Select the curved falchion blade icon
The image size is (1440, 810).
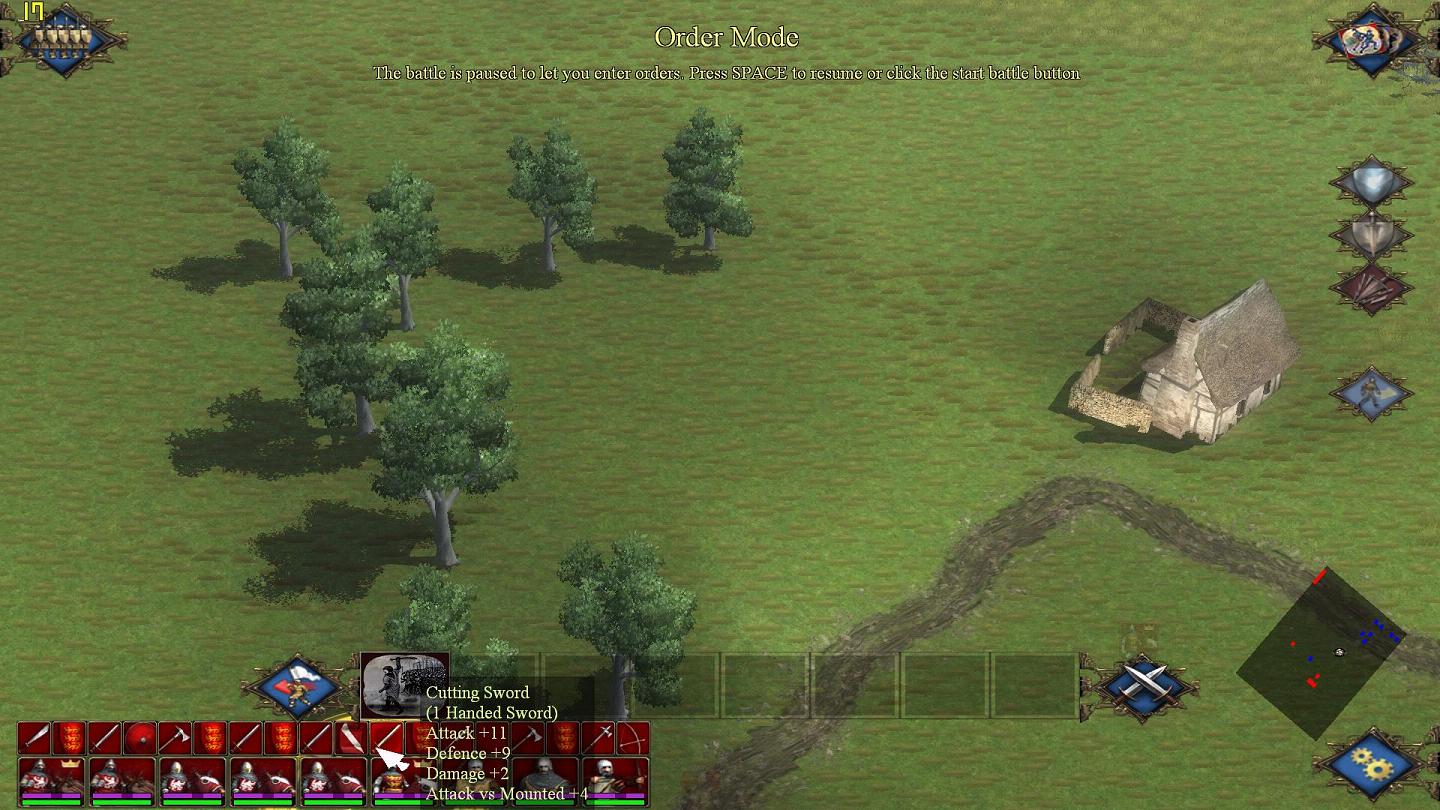point(351,739)
